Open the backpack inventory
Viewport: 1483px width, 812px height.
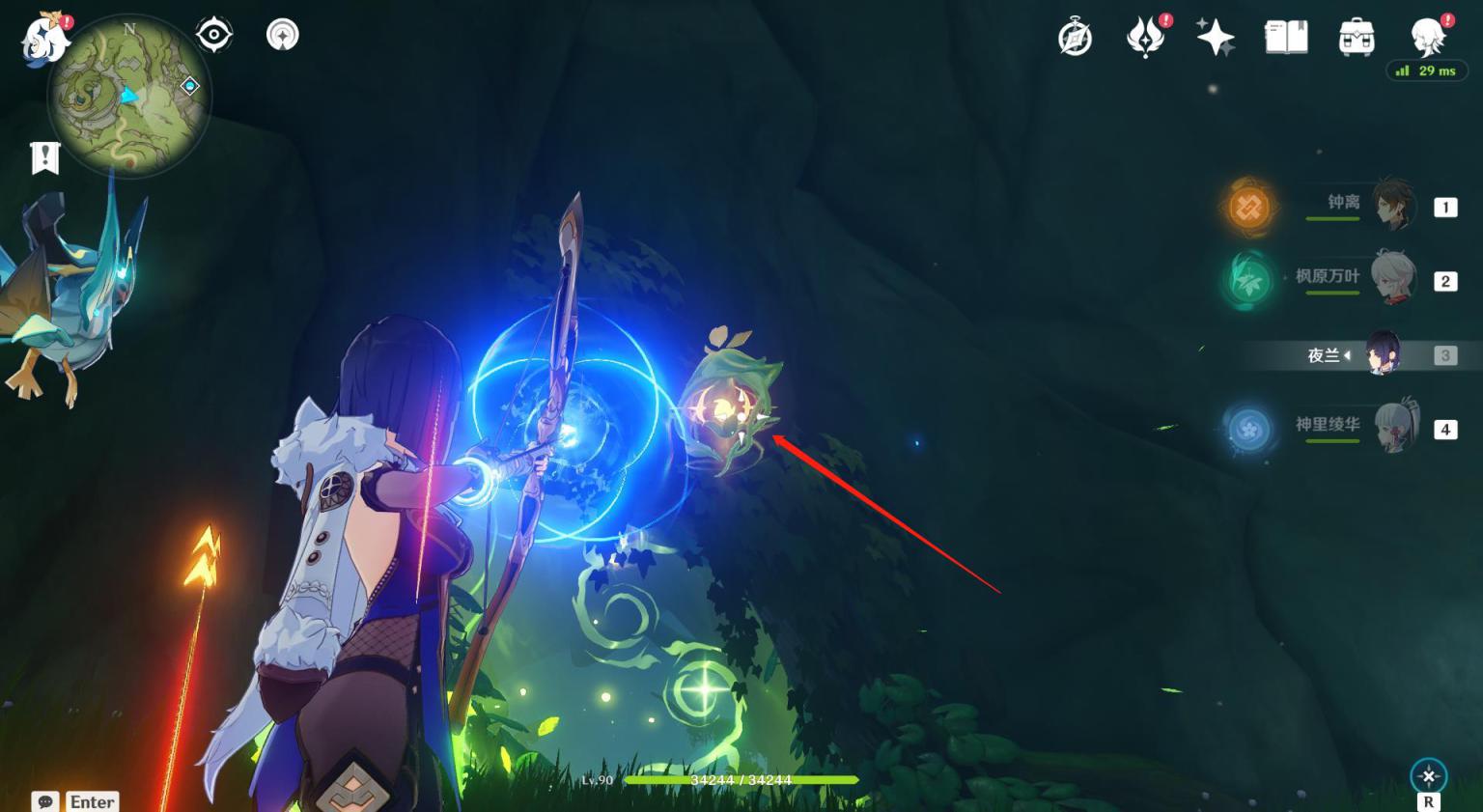[x=1357, y=39]
